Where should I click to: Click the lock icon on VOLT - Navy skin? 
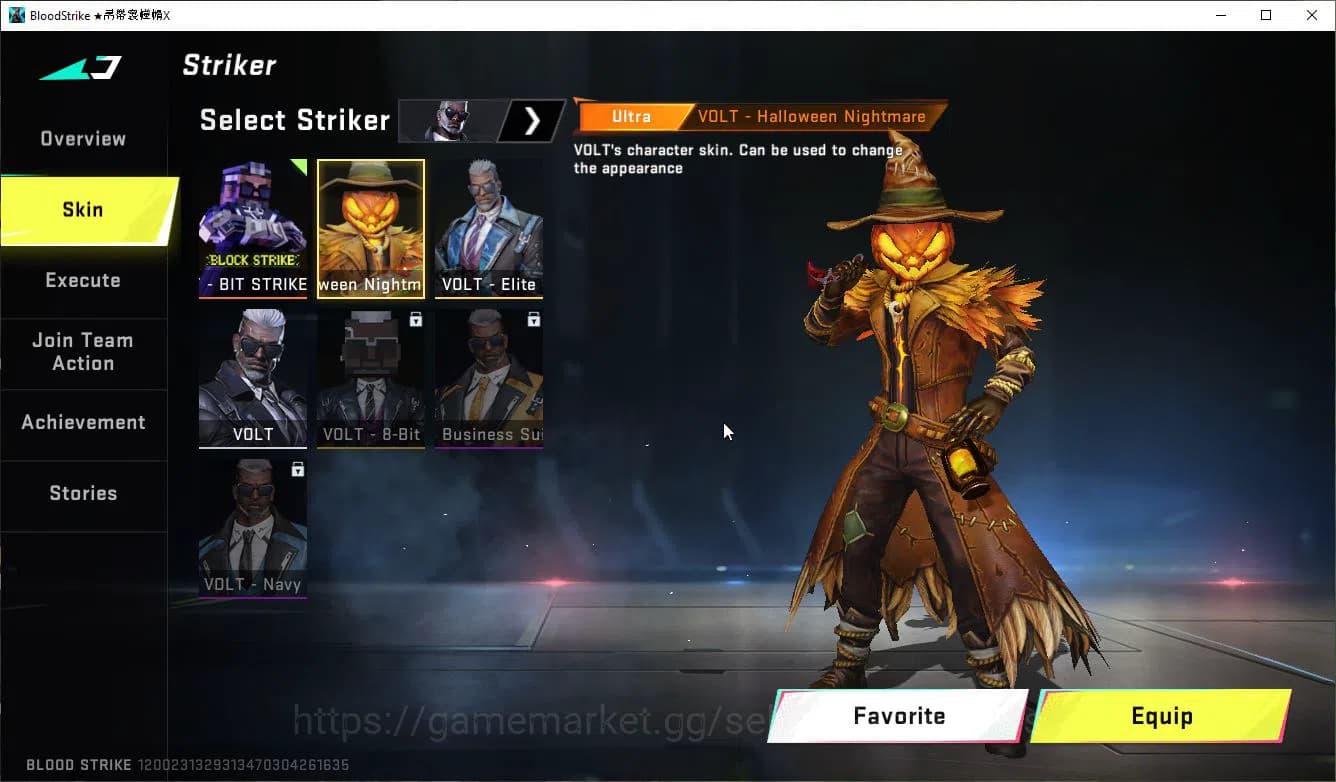297,470
